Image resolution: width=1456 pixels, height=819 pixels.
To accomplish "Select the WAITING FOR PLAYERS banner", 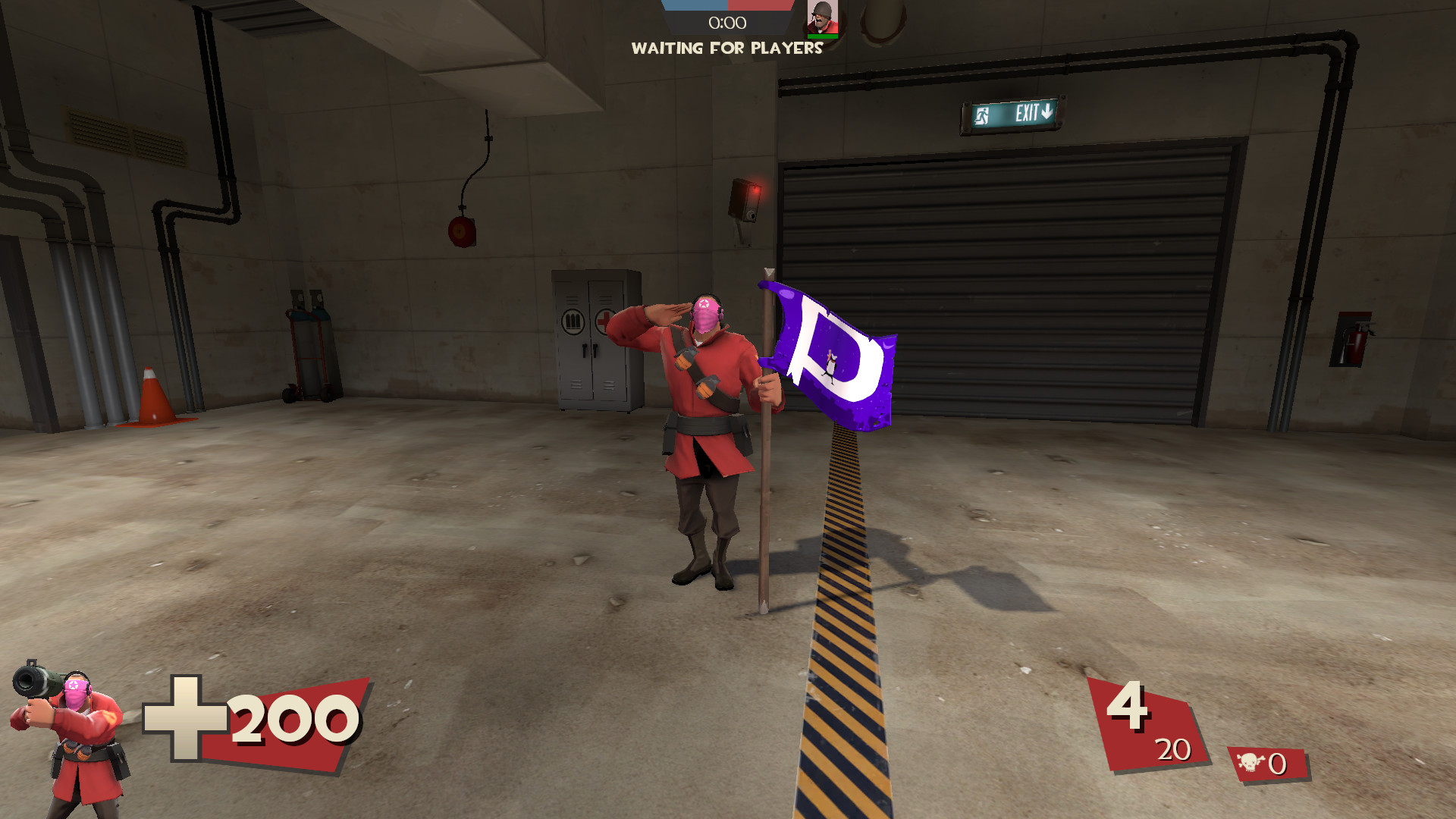I will point(727,49).
